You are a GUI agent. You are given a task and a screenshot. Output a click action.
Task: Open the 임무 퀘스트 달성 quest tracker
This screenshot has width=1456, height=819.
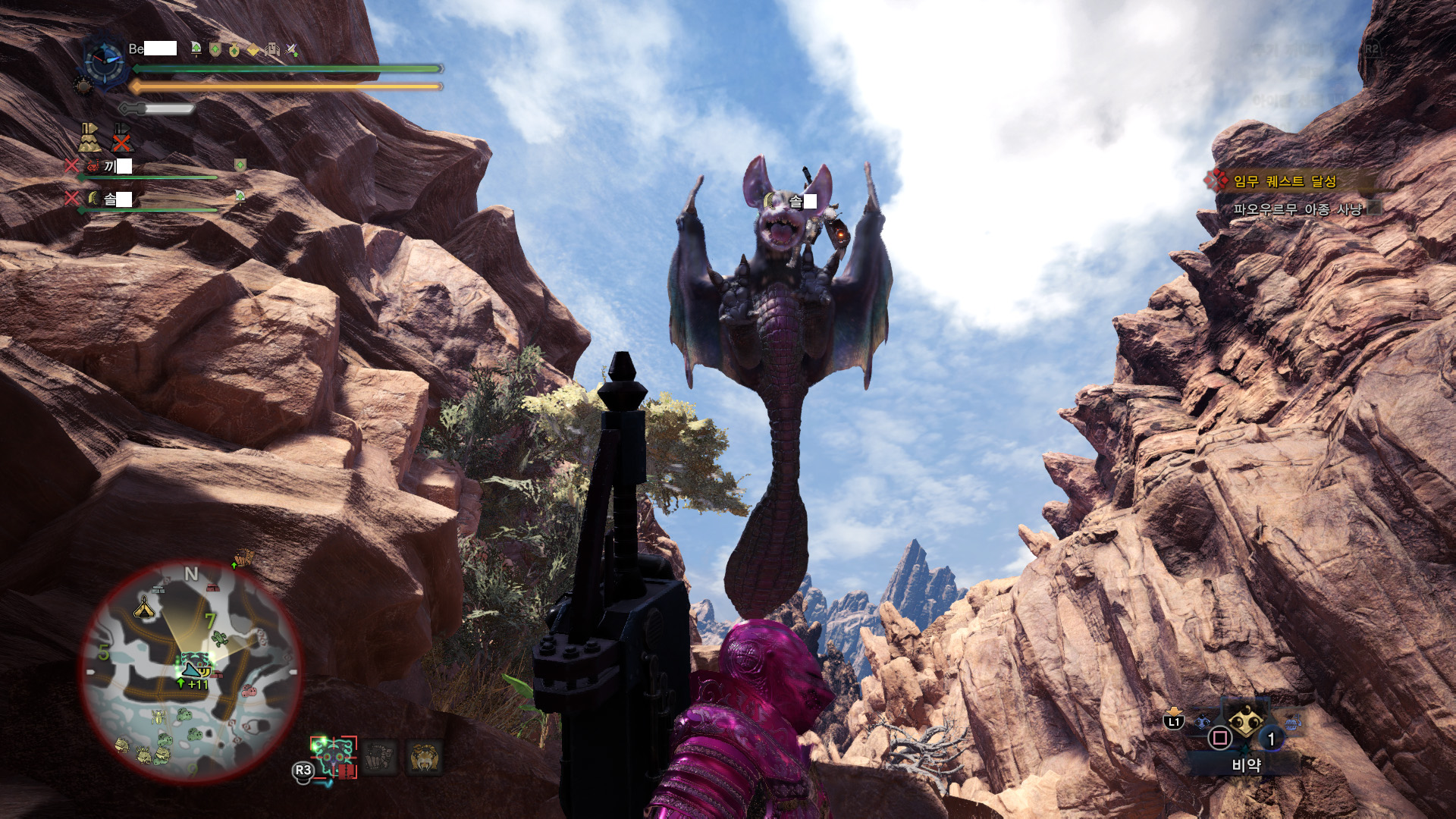coord(1284,181)
